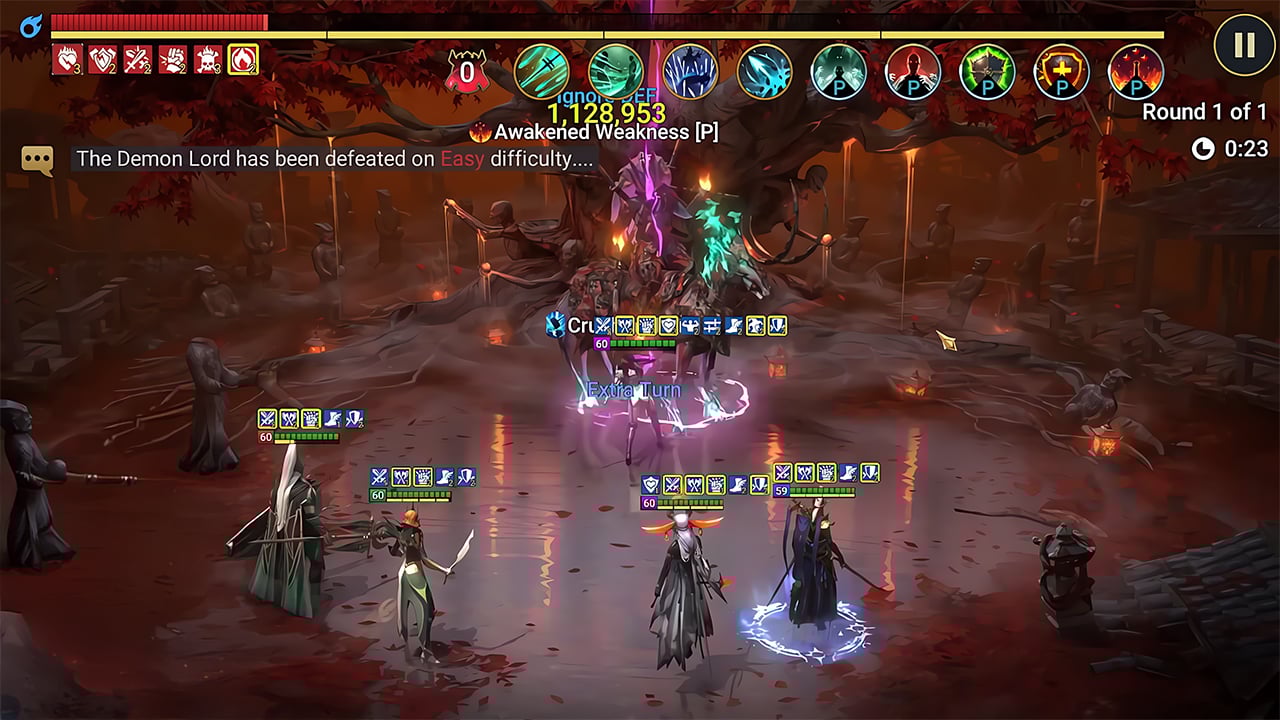Inspect the ice spear boss skill
This screenshot has height=720, width=1280.
[x=765, y=72]
